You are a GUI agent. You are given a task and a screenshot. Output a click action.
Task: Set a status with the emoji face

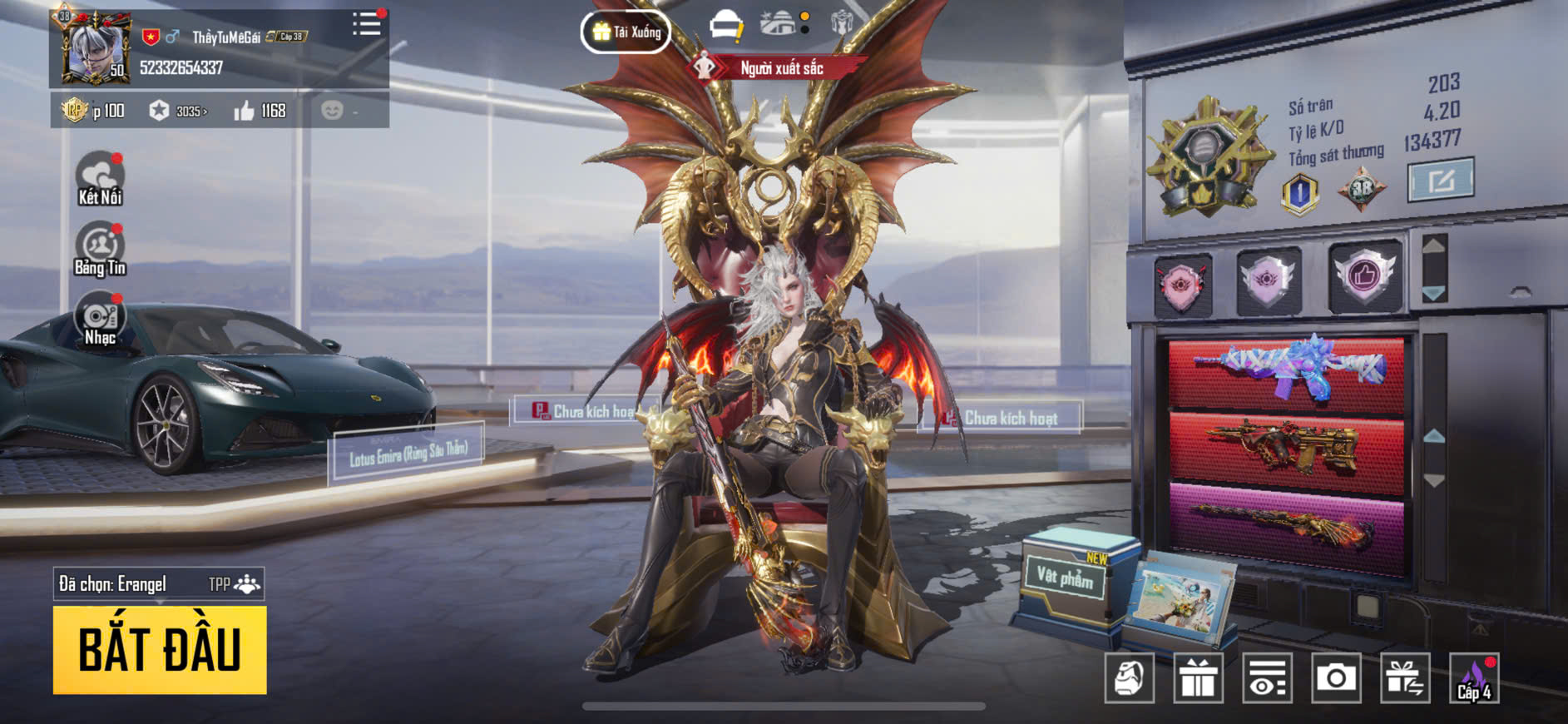[333, 111]
